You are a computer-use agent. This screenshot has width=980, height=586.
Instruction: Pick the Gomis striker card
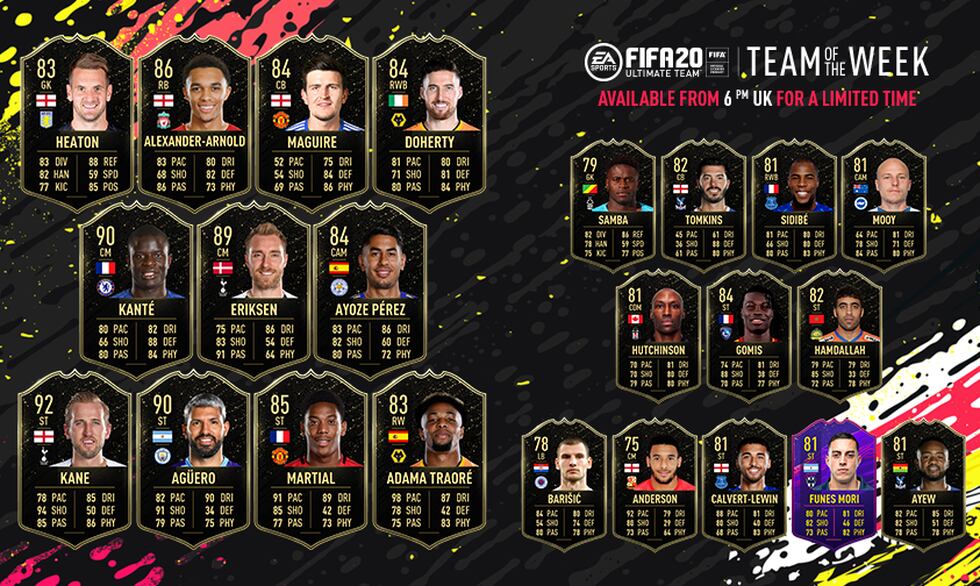click(747, 332)
